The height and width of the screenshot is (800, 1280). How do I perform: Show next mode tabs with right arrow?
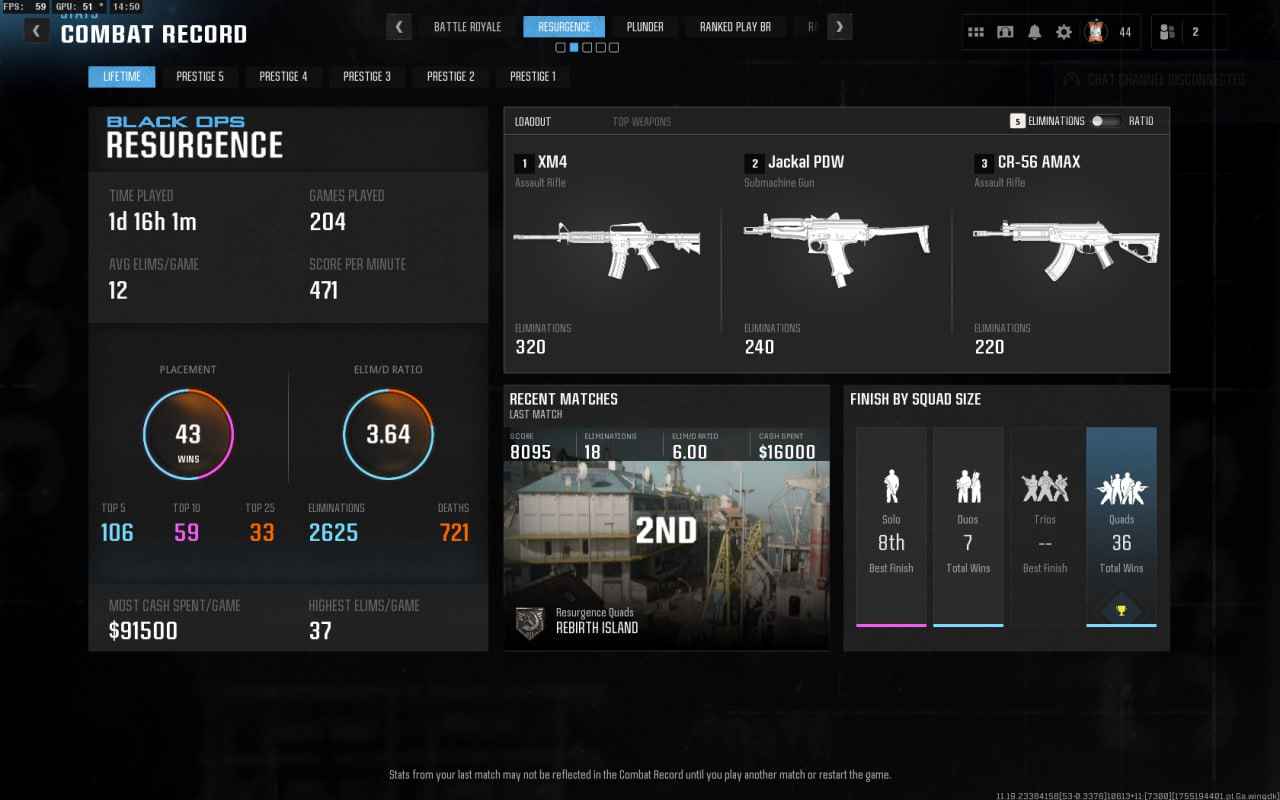tap(840, 27)
